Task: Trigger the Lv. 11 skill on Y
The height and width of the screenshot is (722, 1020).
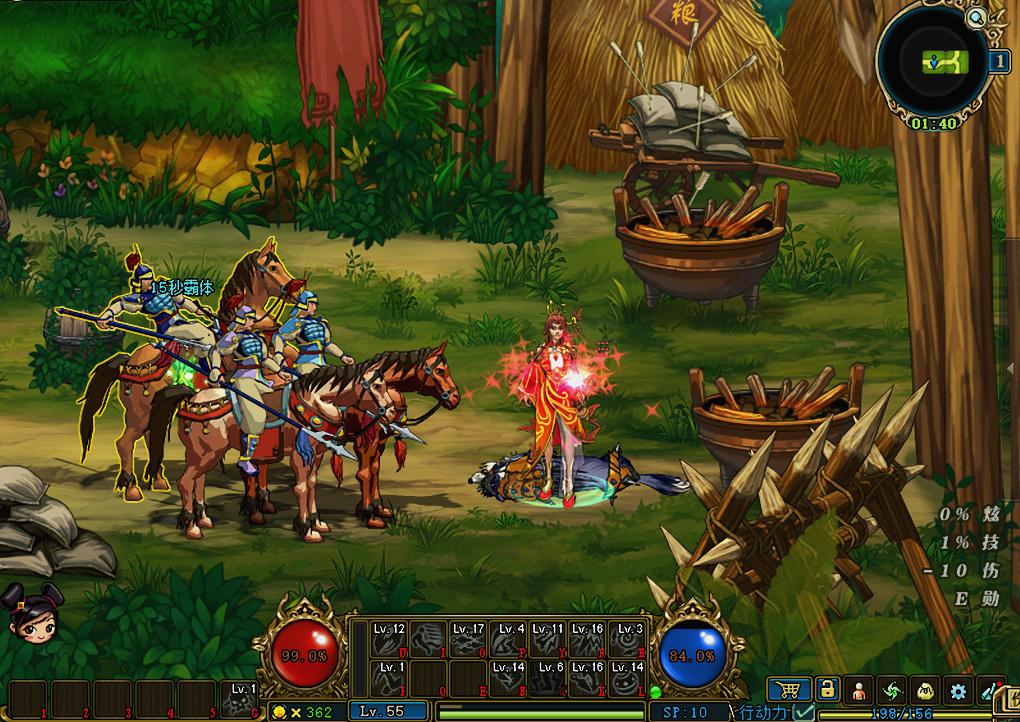Action: point(548,639)
